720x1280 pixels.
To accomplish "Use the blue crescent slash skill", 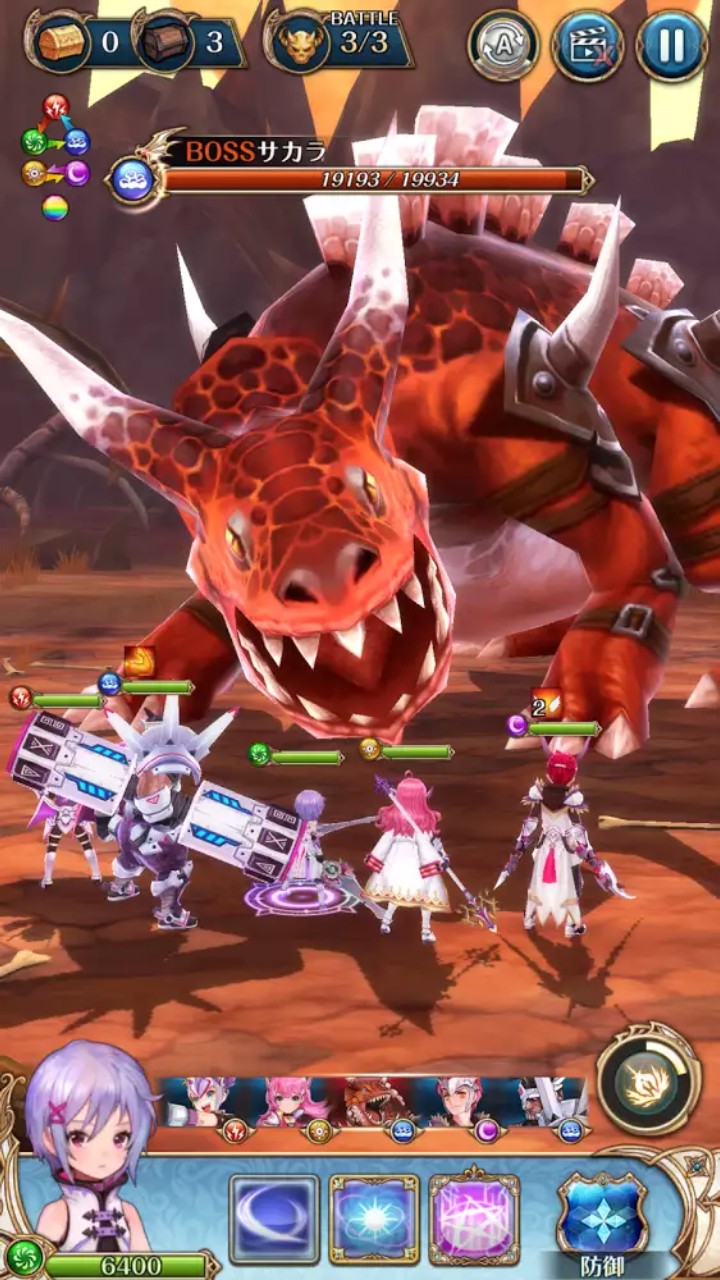I will coord(274,1219).
